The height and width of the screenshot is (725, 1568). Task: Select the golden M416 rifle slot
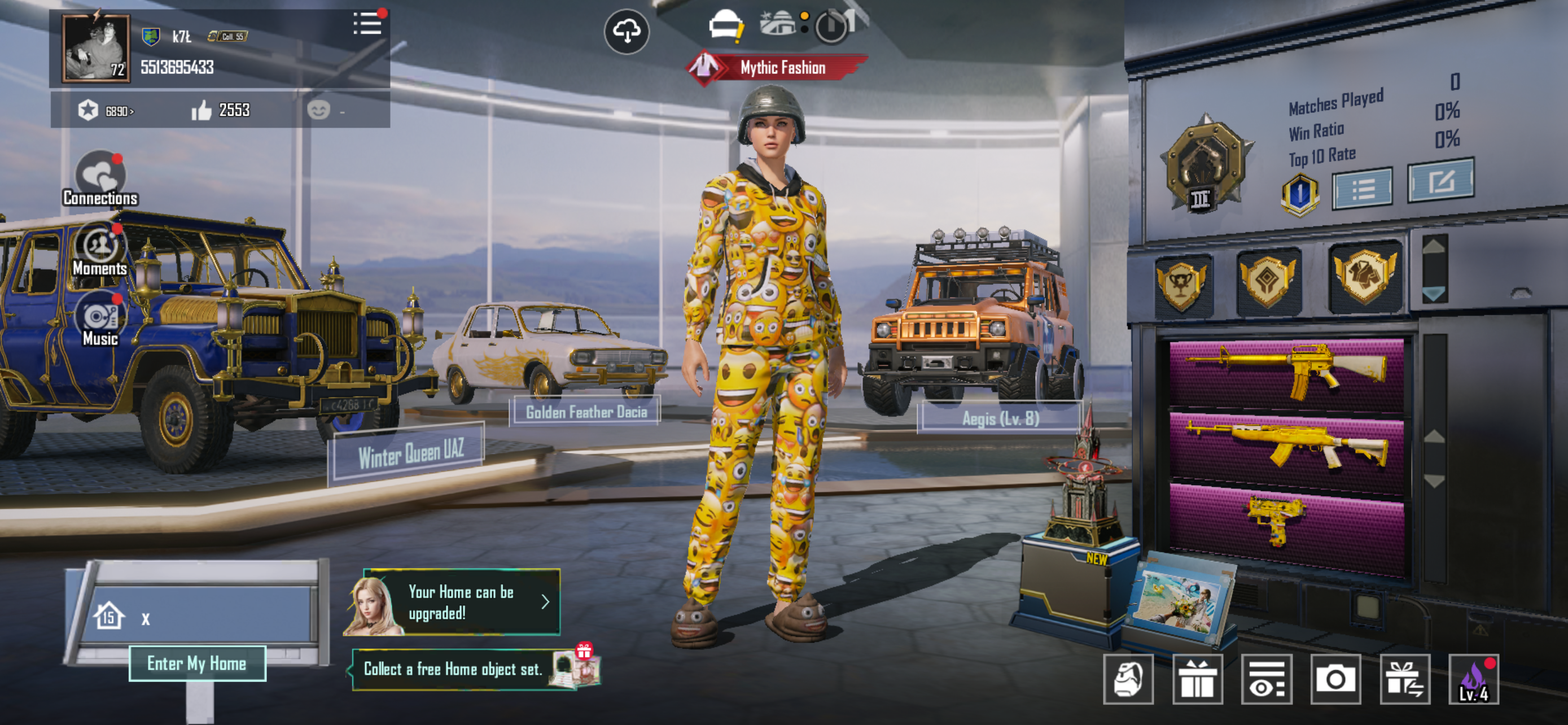click(x=1286, y=373)
